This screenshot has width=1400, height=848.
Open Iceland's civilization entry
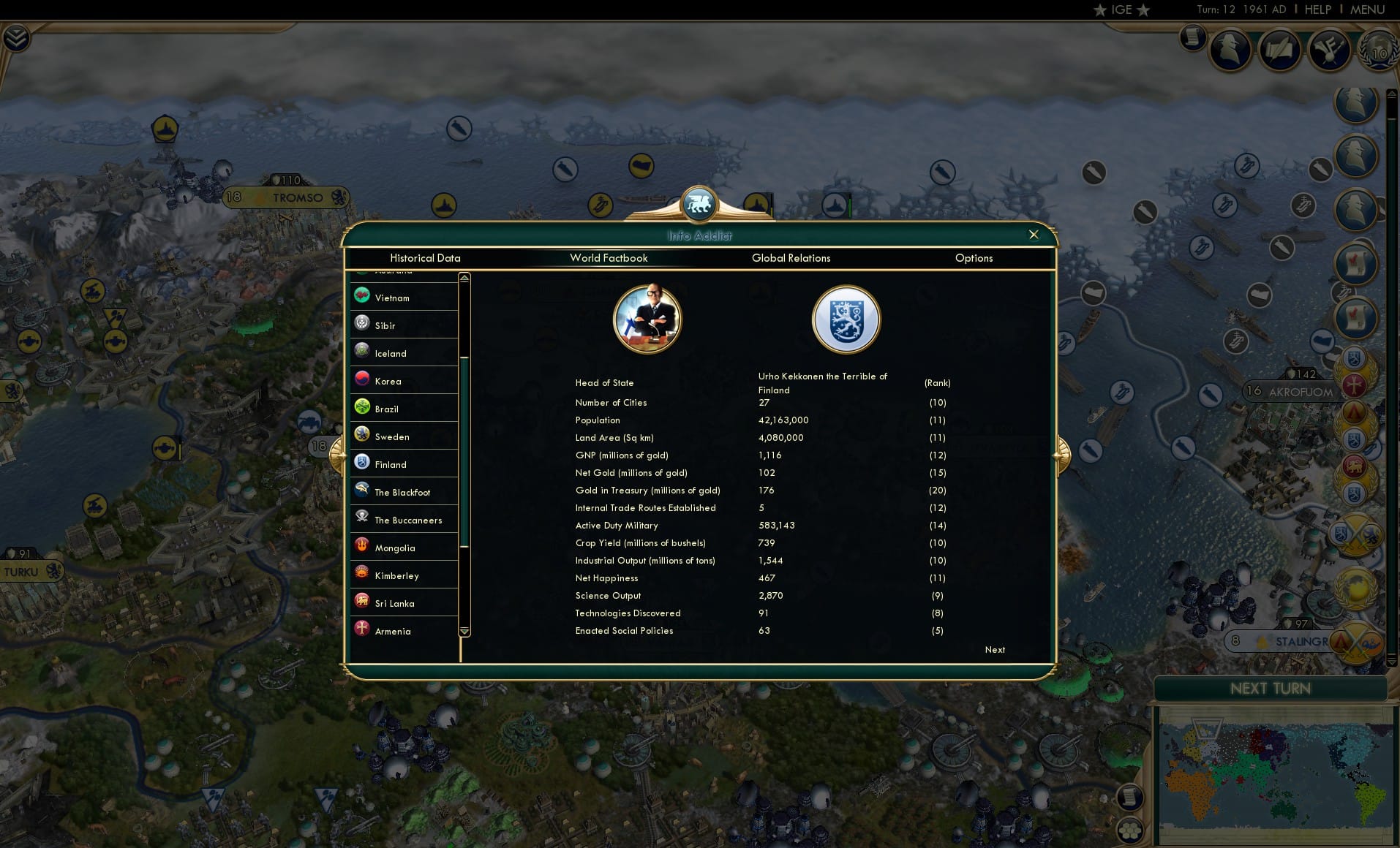(390, 353)
